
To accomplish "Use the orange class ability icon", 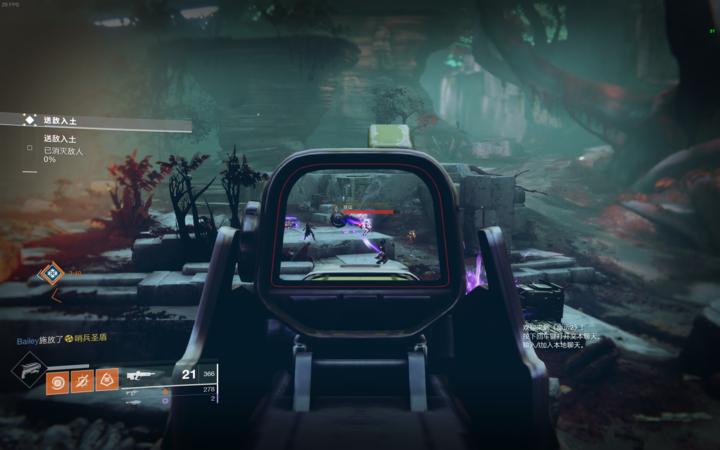I will point(107,380).
